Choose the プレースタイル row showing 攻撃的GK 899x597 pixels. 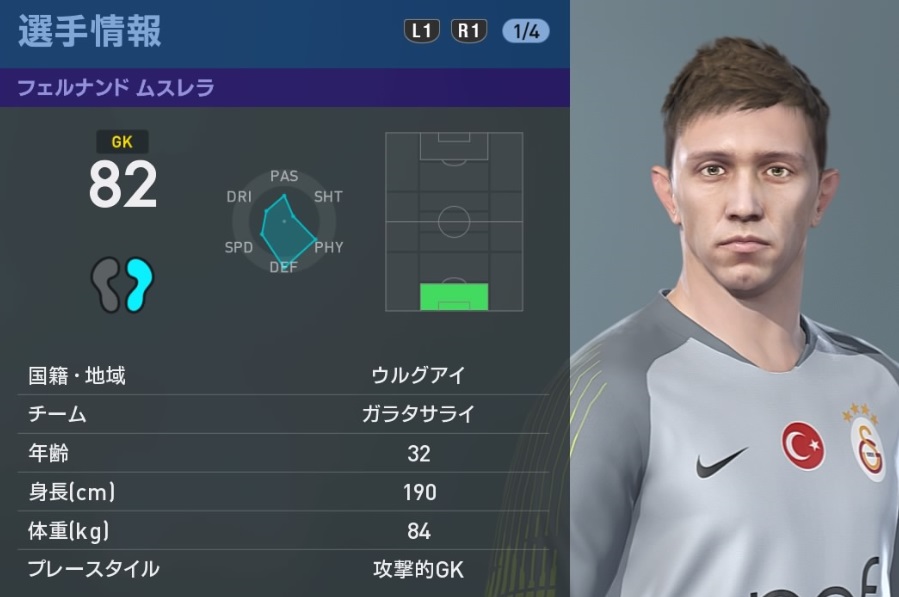click(284, 569)
